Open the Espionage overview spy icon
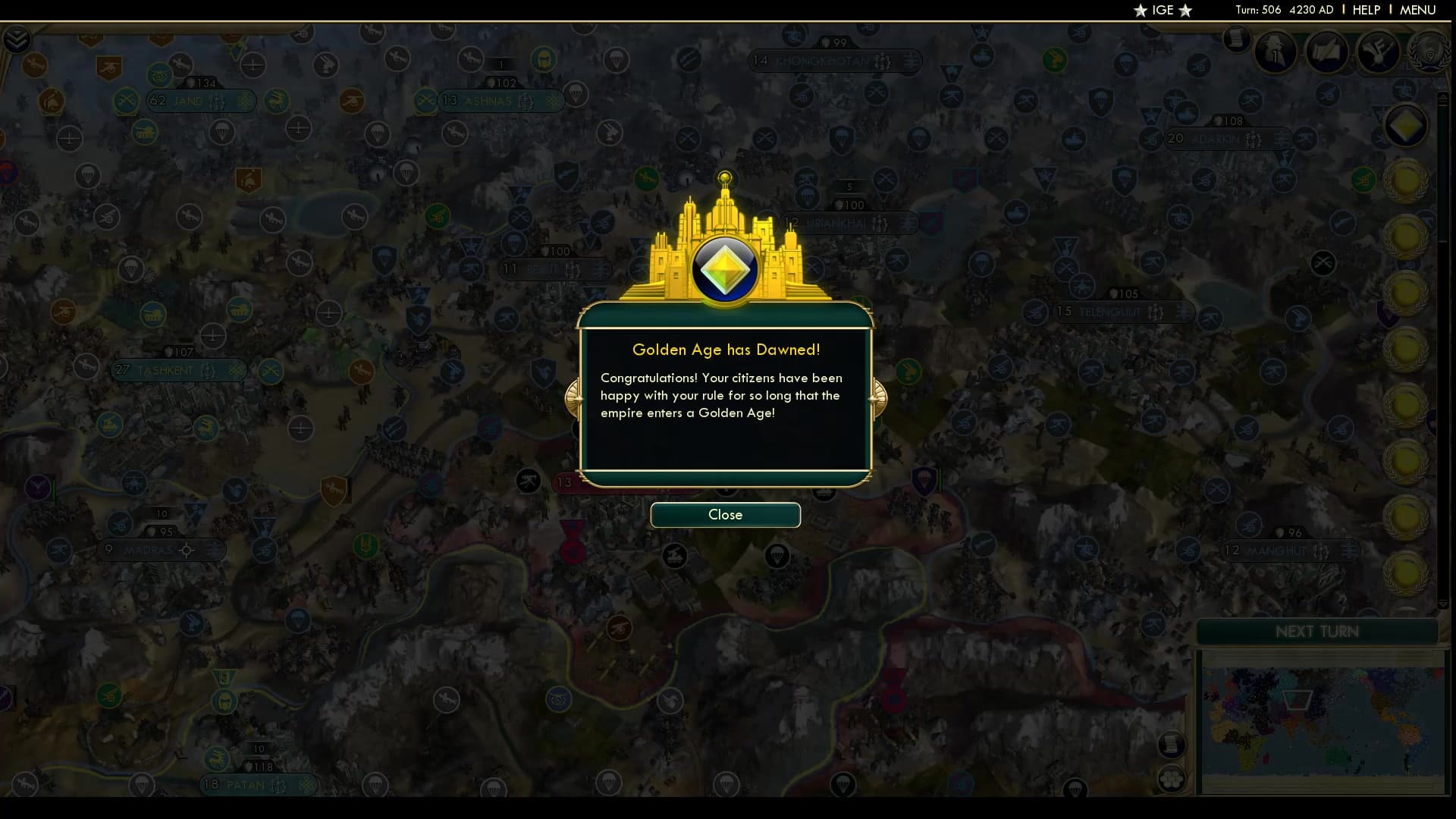 (x=1277, y=52)
